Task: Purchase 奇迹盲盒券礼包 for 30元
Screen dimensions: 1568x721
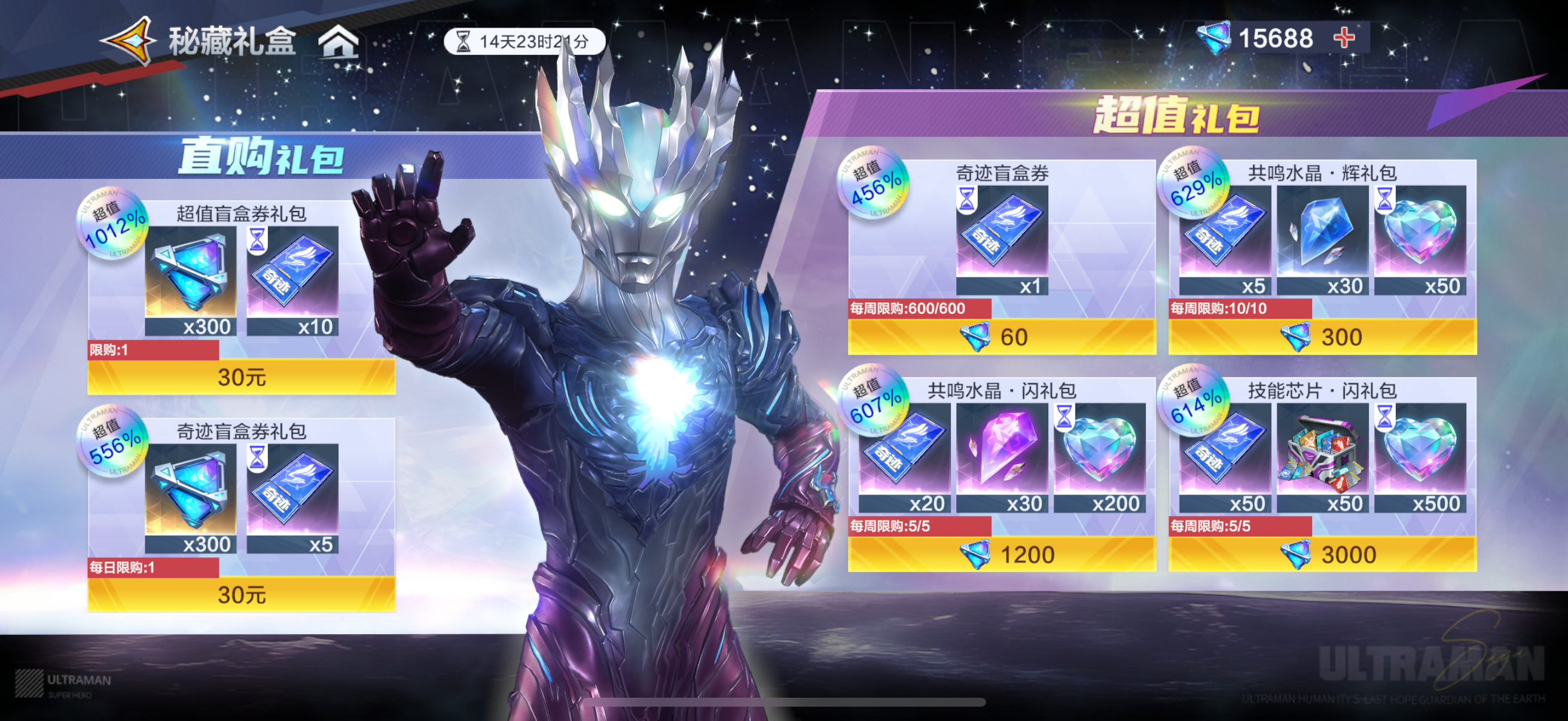Action: (x=242, y=594)
